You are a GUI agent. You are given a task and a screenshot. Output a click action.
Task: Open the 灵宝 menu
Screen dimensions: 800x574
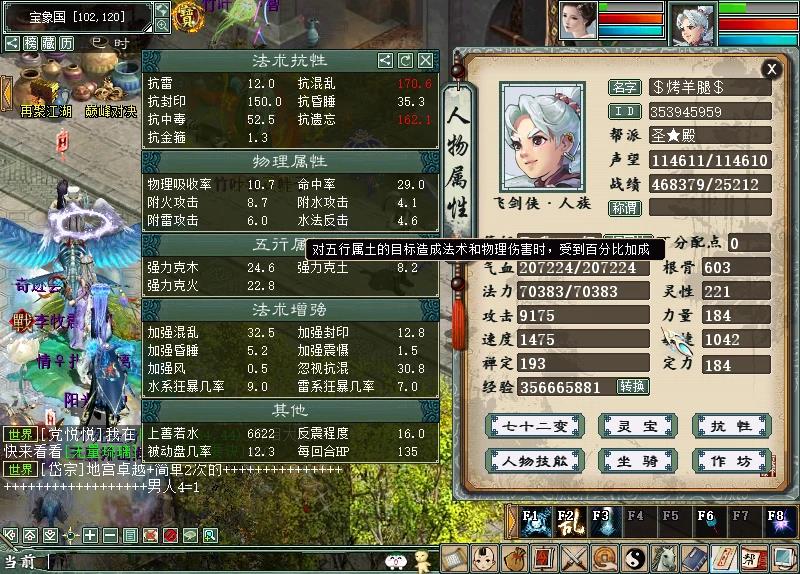click(623, 426)
